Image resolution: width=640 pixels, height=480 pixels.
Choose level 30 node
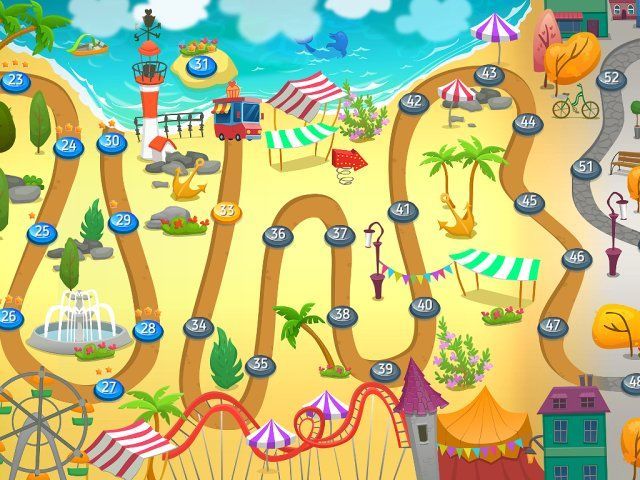click(x=111, y=142)
